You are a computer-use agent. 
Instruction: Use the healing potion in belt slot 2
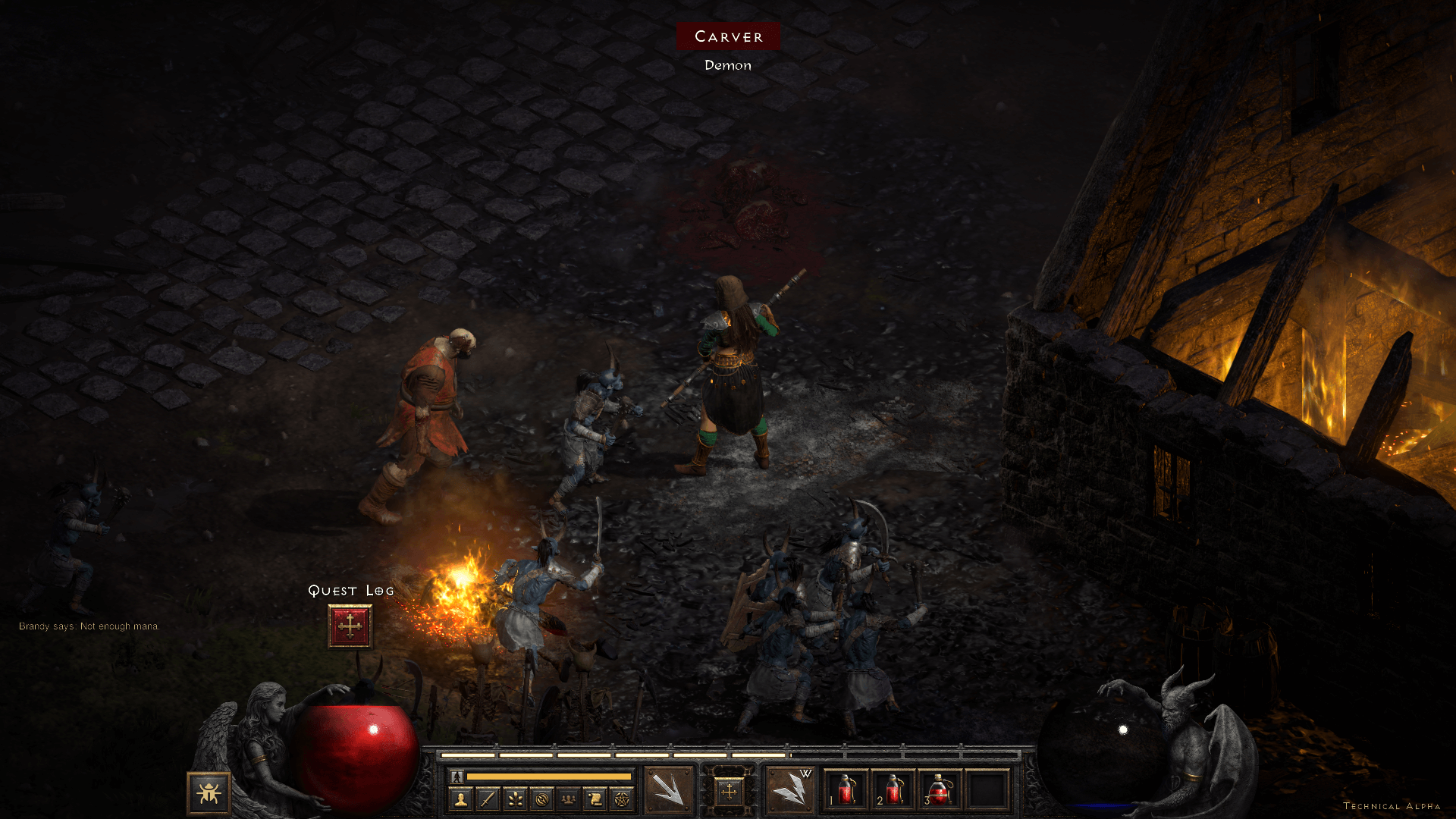(x=893, y=790)
